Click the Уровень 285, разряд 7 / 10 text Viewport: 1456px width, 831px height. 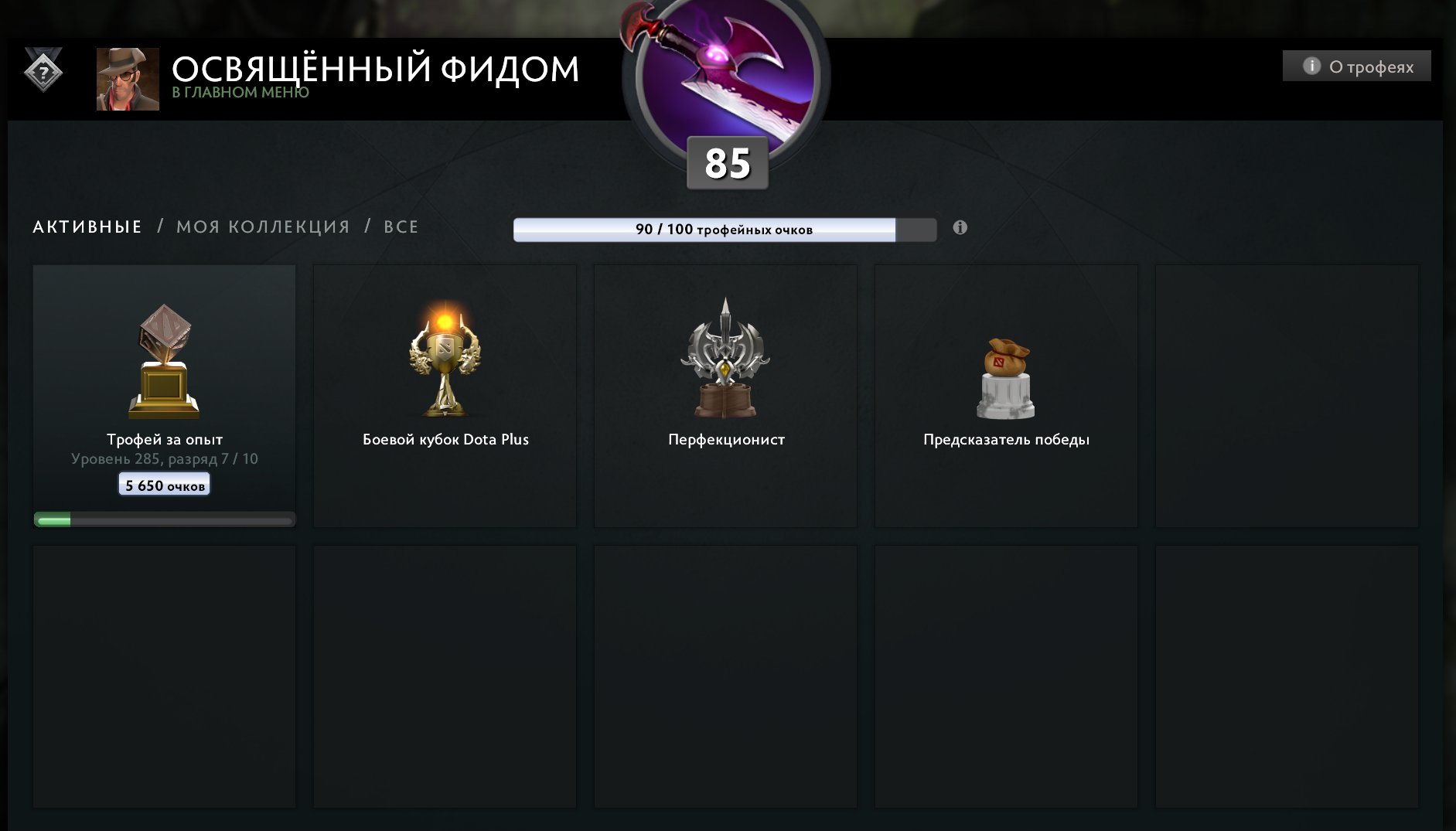[x=163, y=458]
